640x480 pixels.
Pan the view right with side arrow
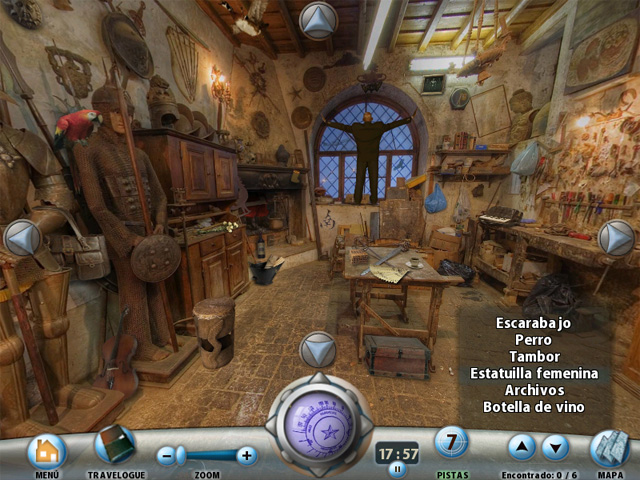tap(616, 238)
